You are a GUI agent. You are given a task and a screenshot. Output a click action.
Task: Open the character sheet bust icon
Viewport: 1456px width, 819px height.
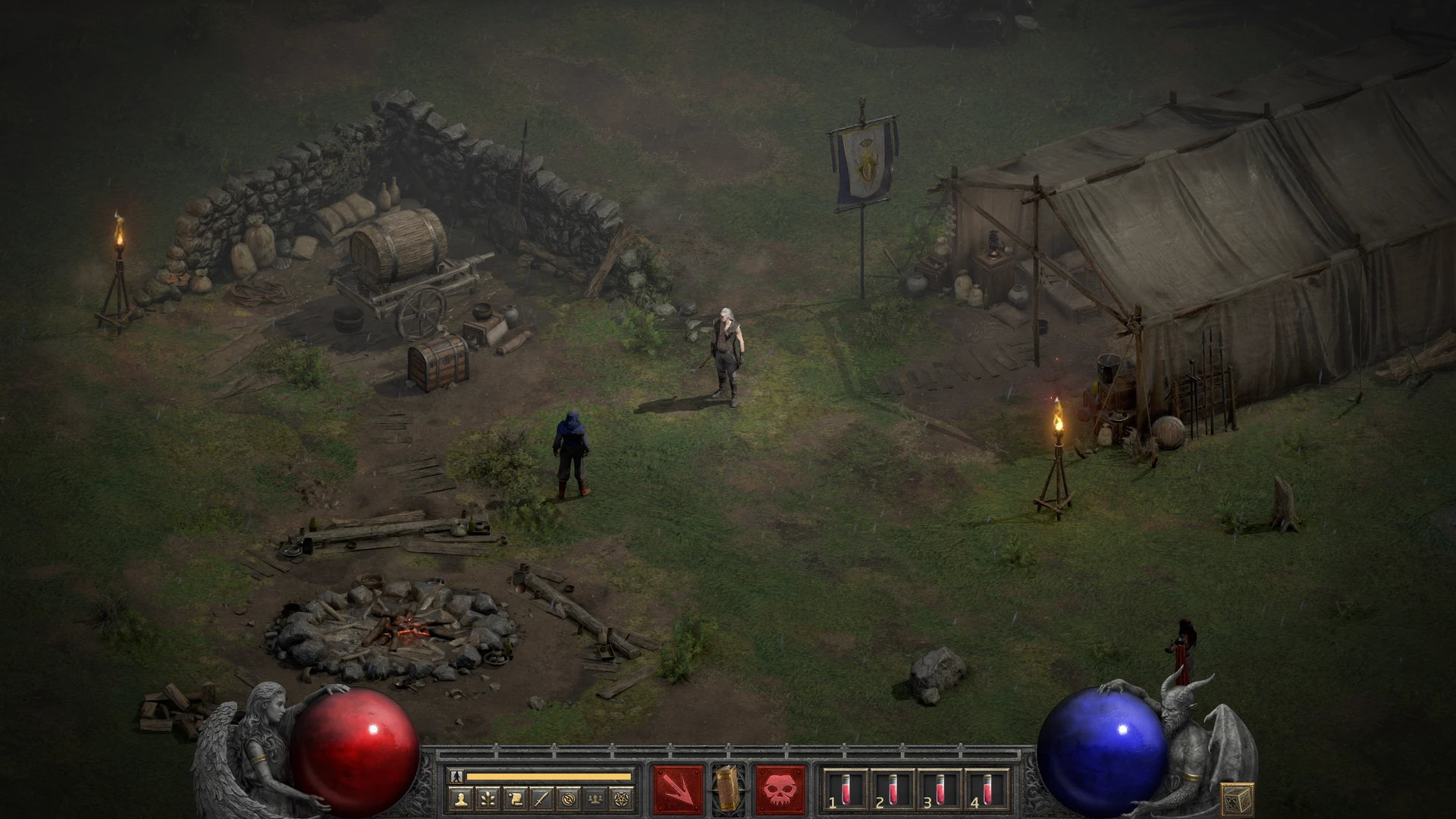pos(461,798)
